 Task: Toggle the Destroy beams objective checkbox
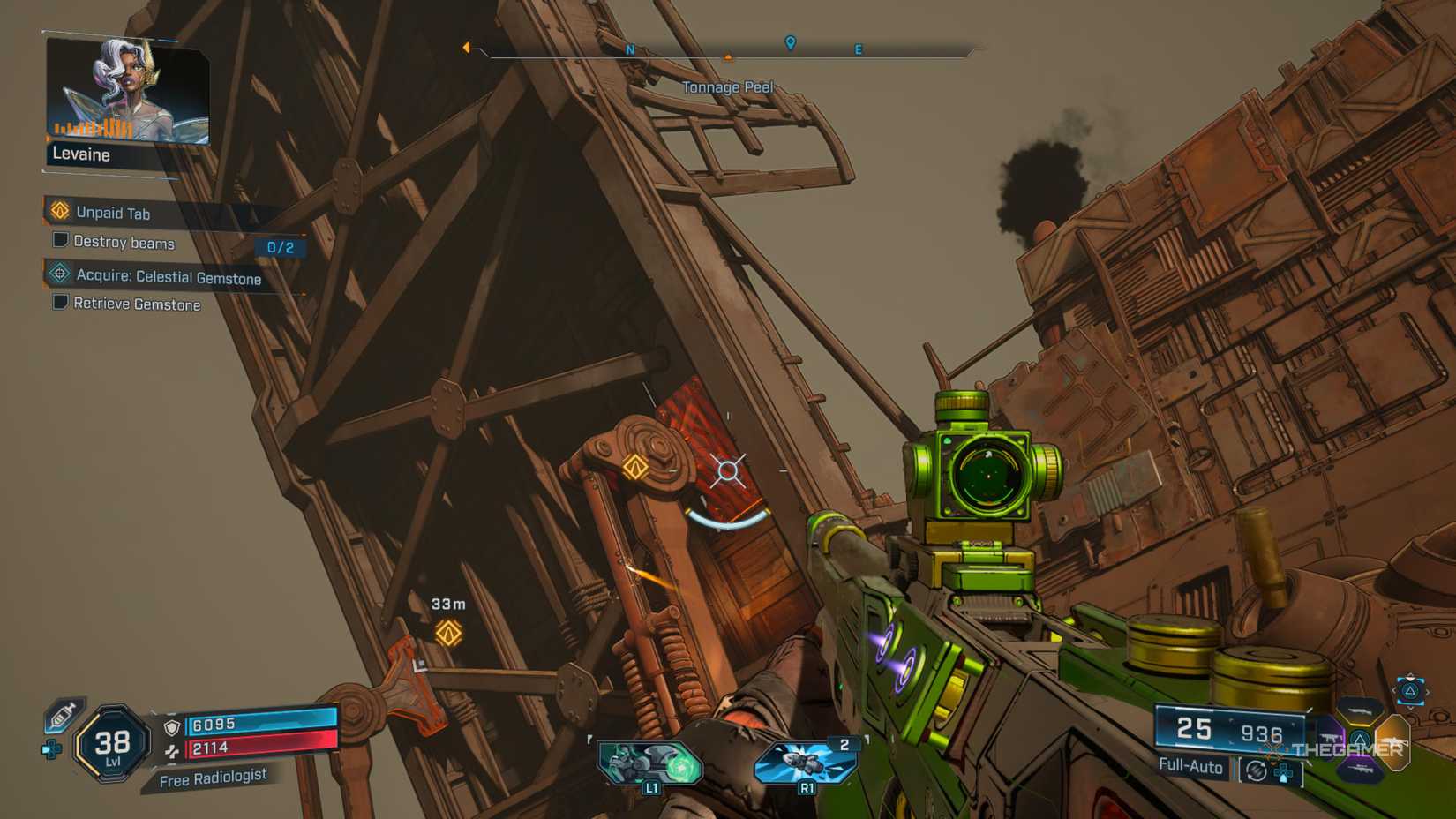pyautogui.click(x=58, y=244)
